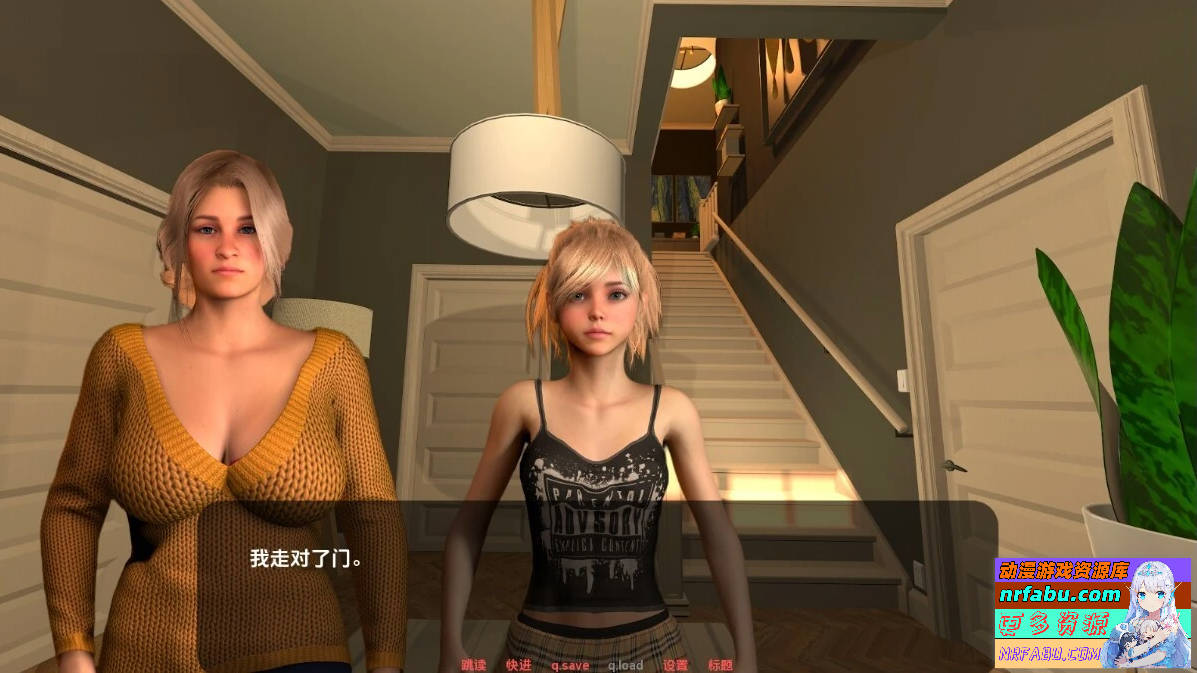The width and height of the screenshot is (1197, 673).
Task: Open the 设置 settings menu
Action: [675, 665]
